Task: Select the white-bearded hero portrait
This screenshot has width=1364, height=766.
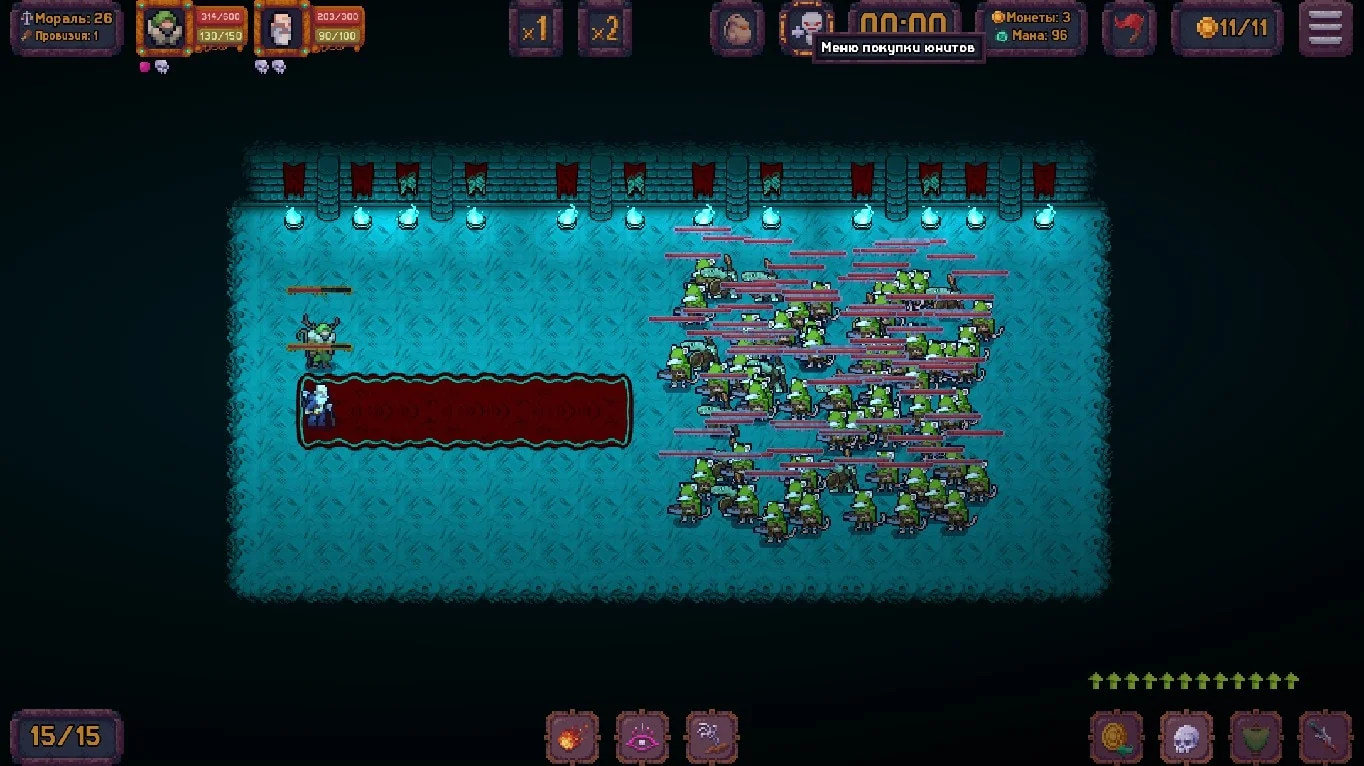Action: (x=281, y=29)
